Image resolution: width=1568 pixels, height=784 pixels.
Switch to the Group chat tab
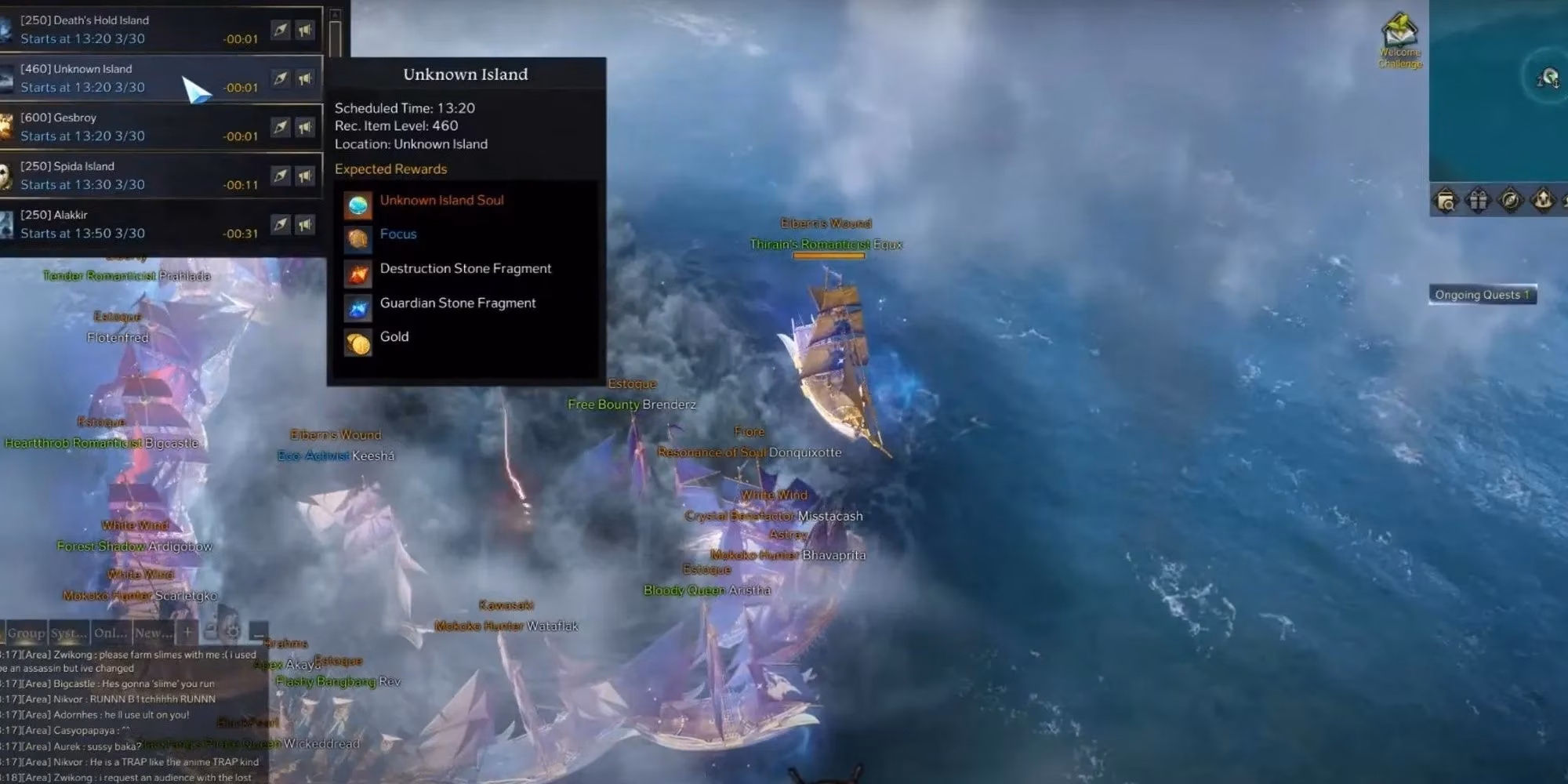tap(25, 631)
